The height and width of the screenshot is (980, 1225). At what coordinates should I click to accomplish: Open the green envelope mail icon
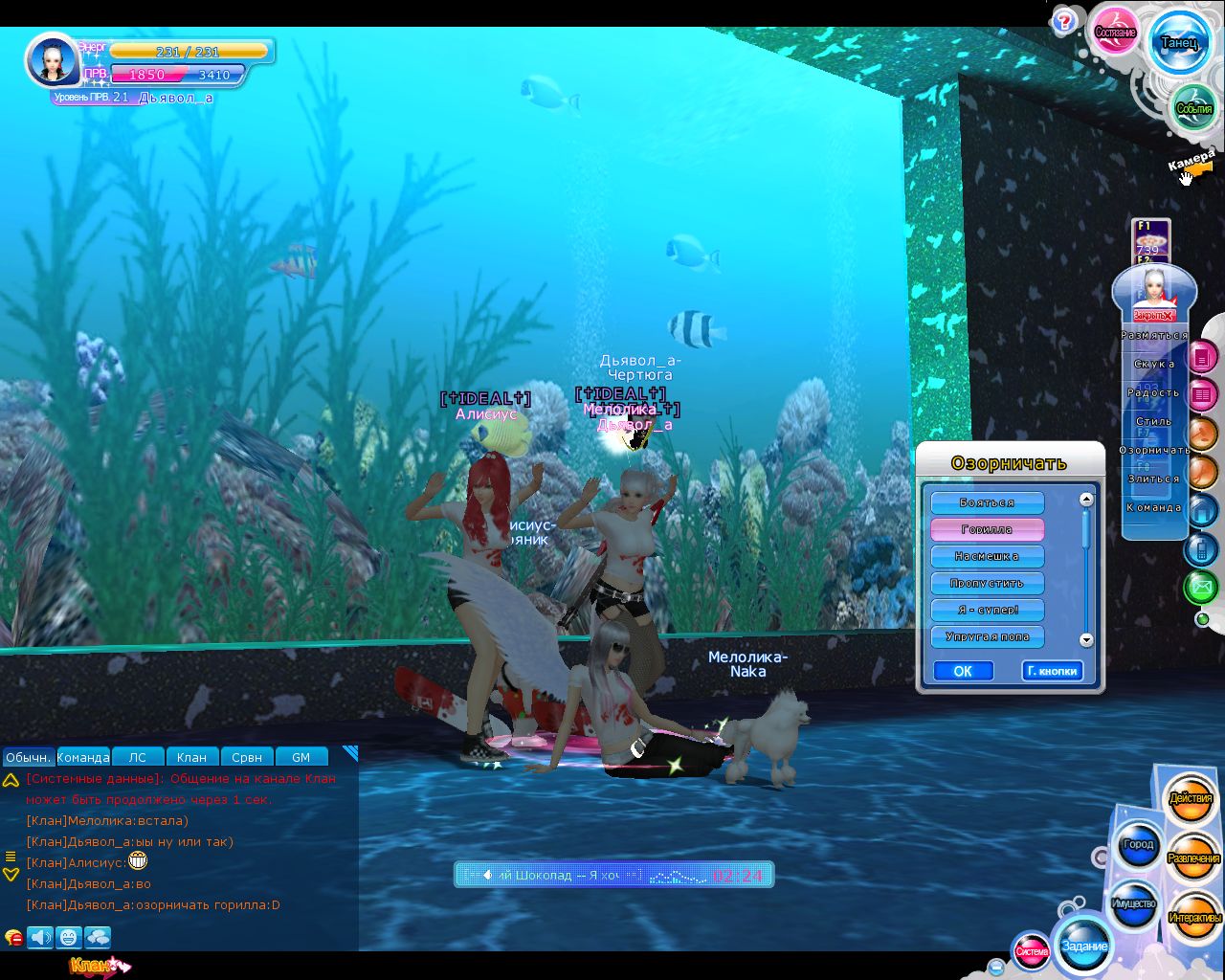tap(1200, 586)
